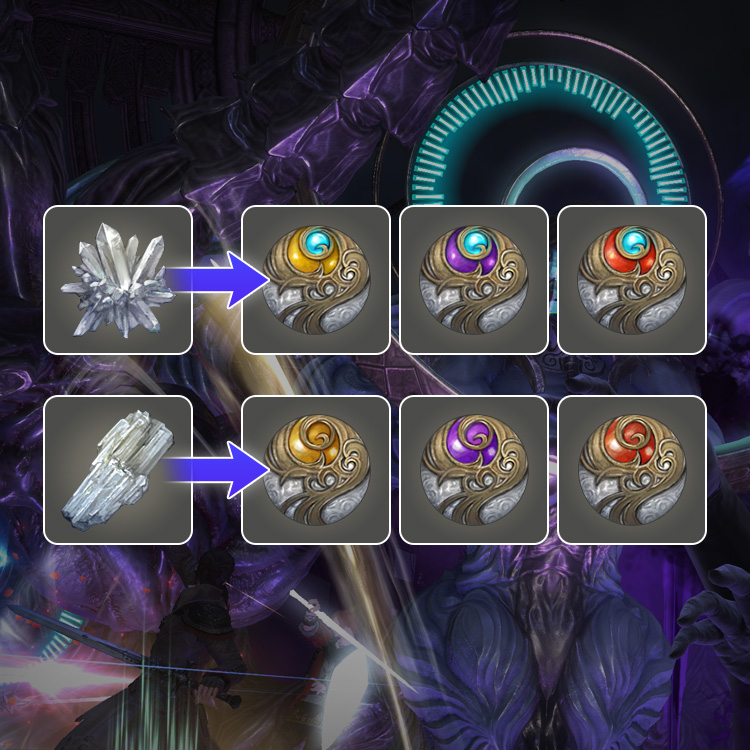Select the elongated white crystal shard slot
The image size is (750, 750).
tap(117, 469)
